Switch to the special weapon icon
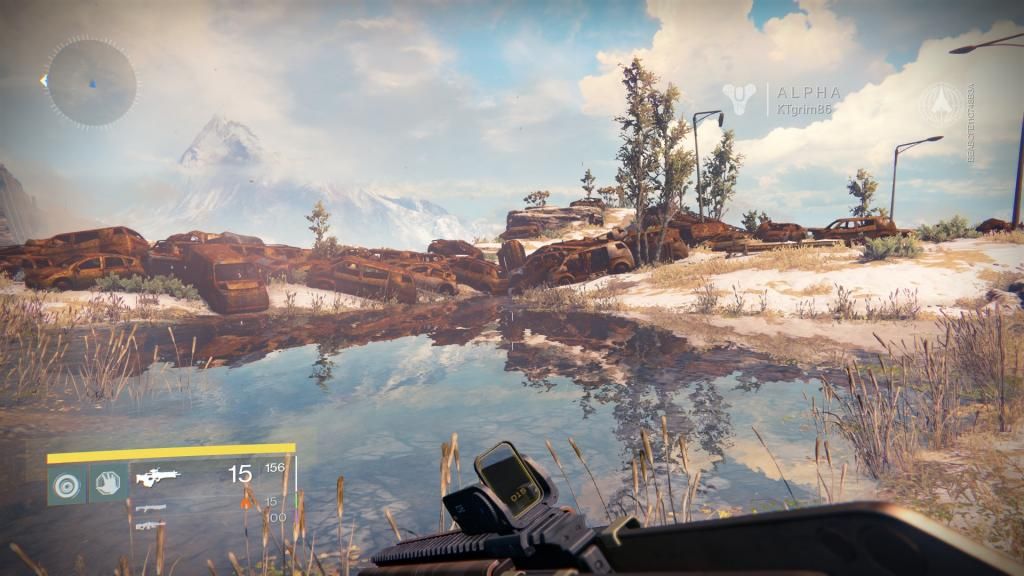The width and height of the screenshot is (1024, 576). click(150, 508)
